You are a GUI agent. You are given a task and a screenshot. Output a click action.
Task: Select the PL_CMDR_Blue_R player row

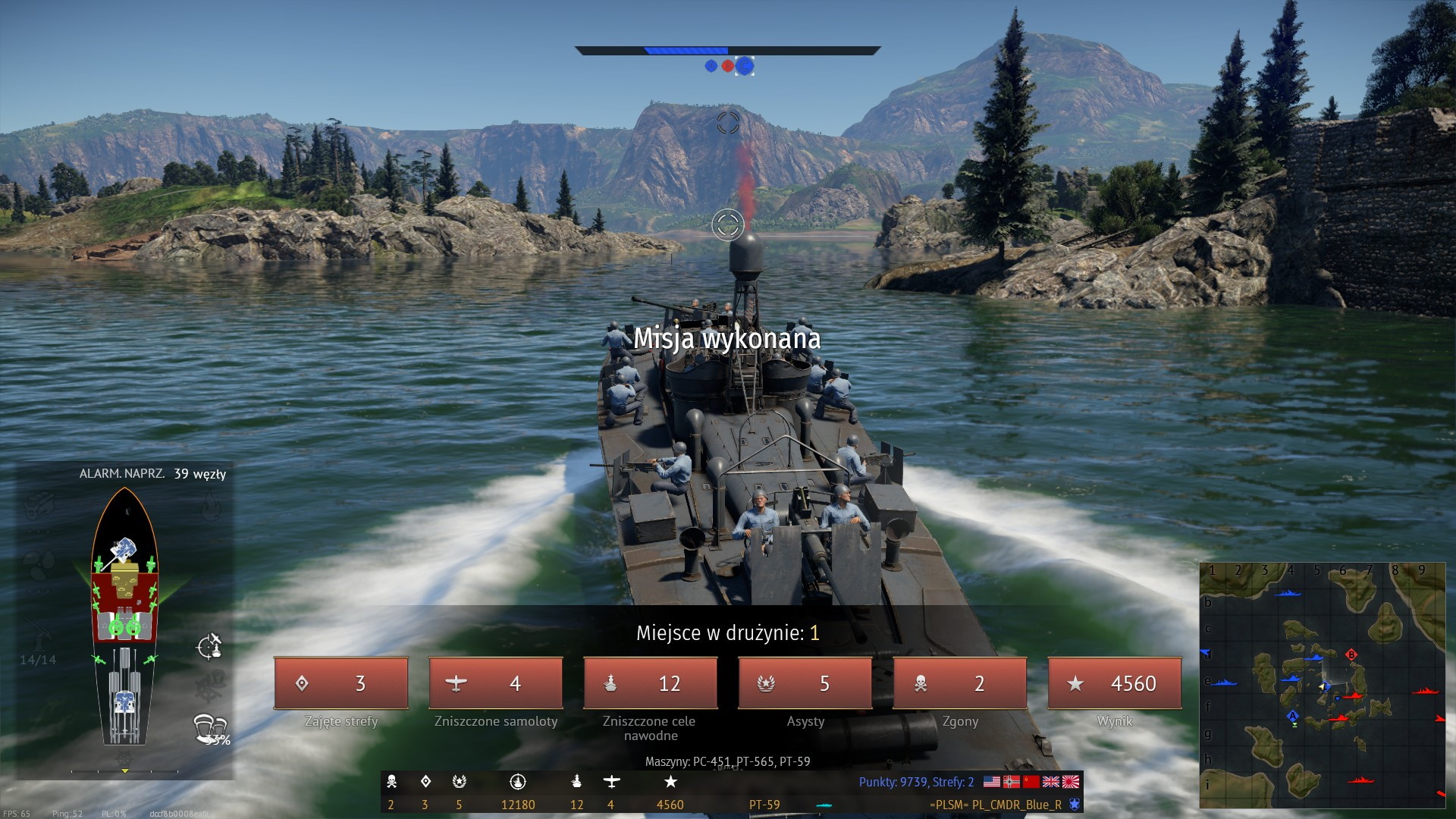[995, 805]
